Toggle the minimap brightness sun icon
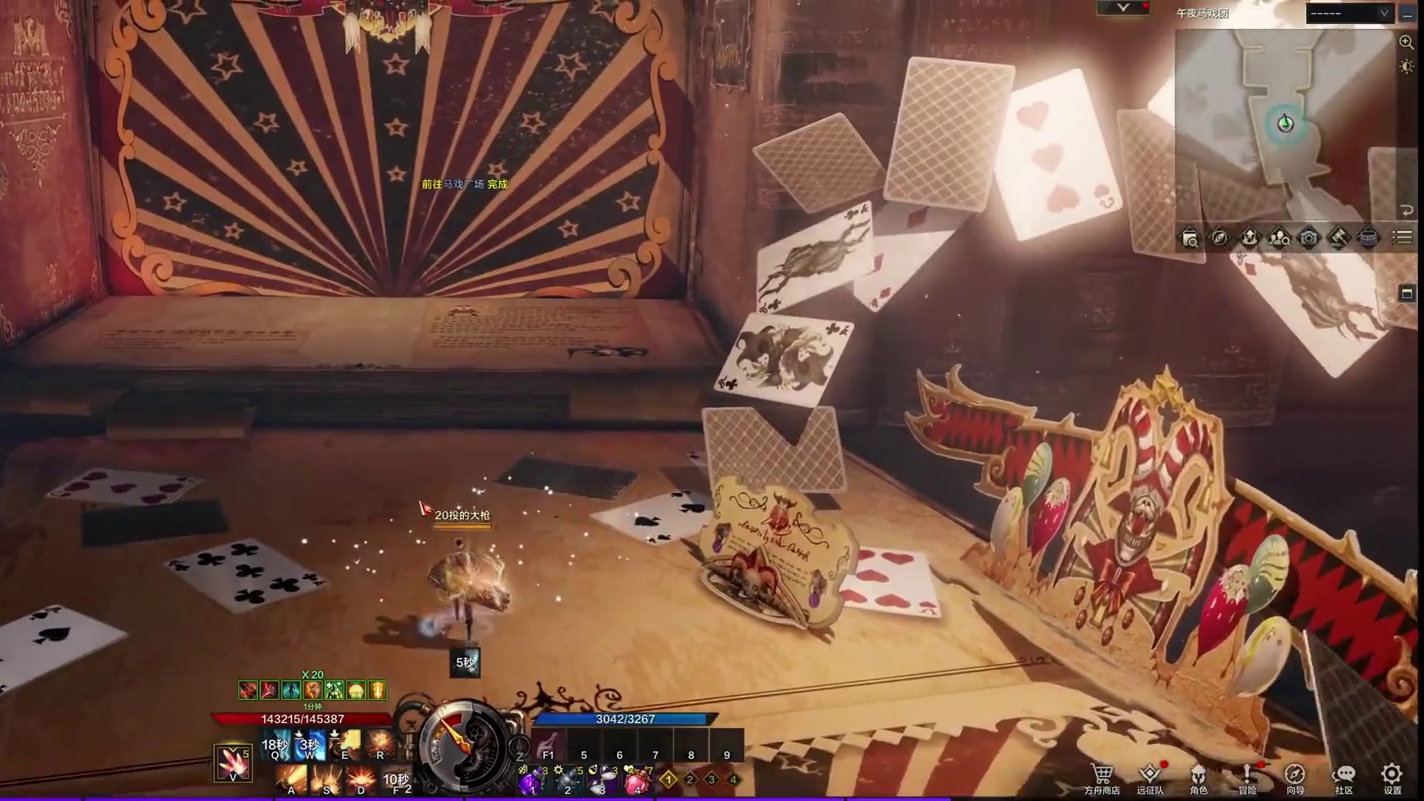This screenshot has width=1424, height=801. [x=1407, y=66]
